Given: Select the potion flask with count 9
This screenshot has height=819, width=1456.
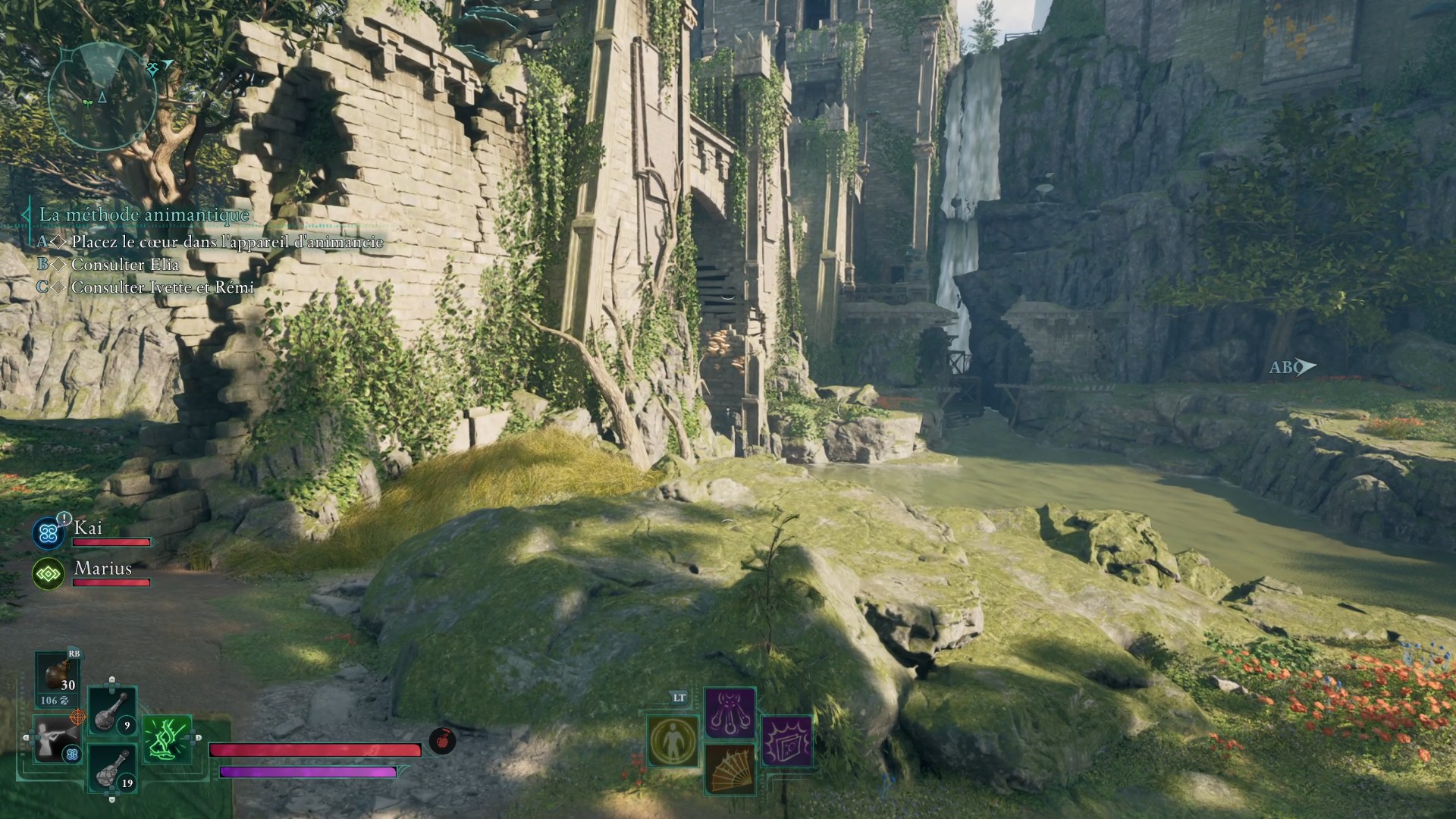Looking at the screenshot, I should tap(112, 711).
